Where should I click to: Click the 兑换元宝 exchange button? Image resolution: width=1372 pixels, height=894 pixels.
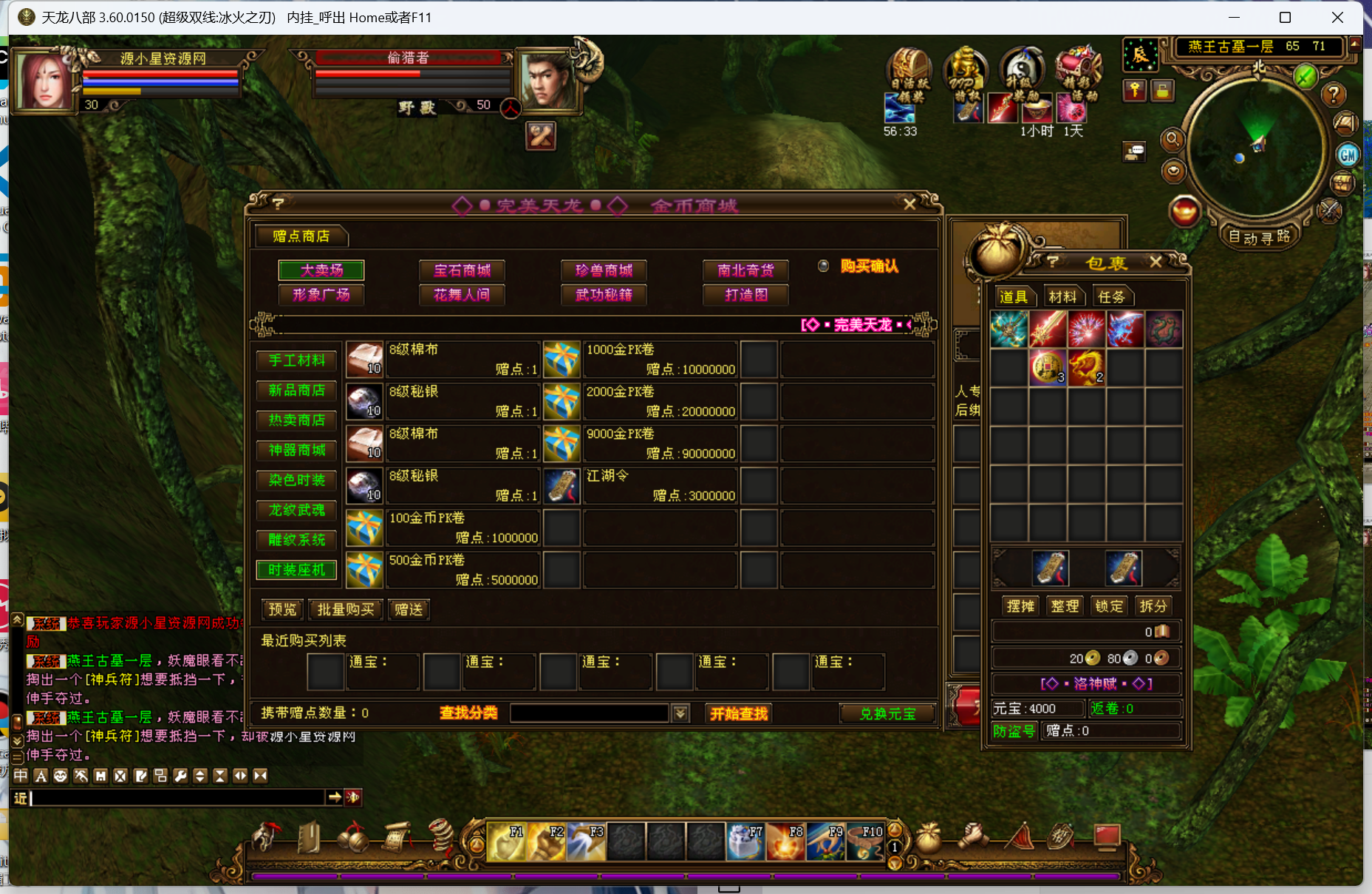click(x=887, y=714)
